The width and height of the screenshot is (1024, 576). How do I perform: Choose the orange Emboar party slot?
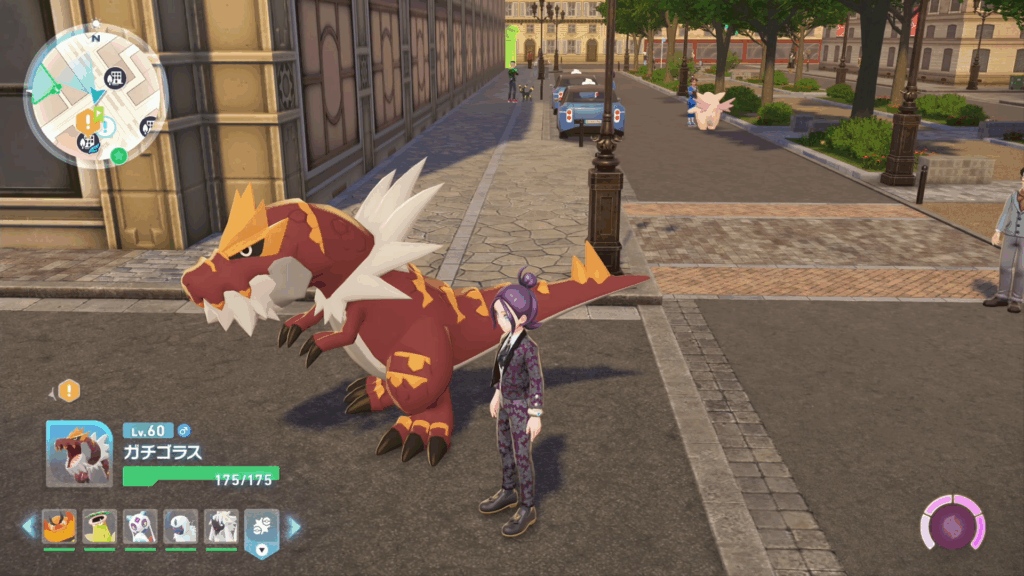[59, 526]
